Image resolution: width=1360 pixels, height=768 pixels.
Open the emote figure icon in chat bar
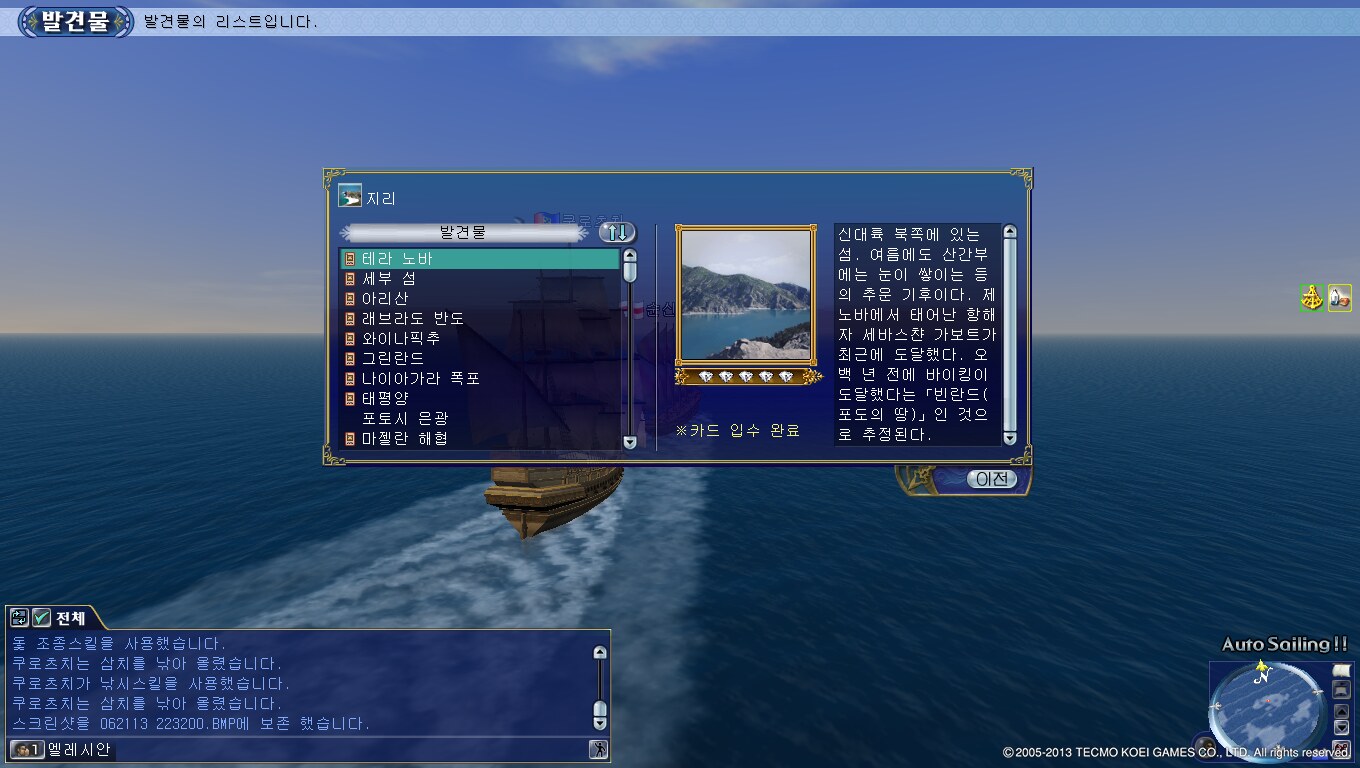598,749
